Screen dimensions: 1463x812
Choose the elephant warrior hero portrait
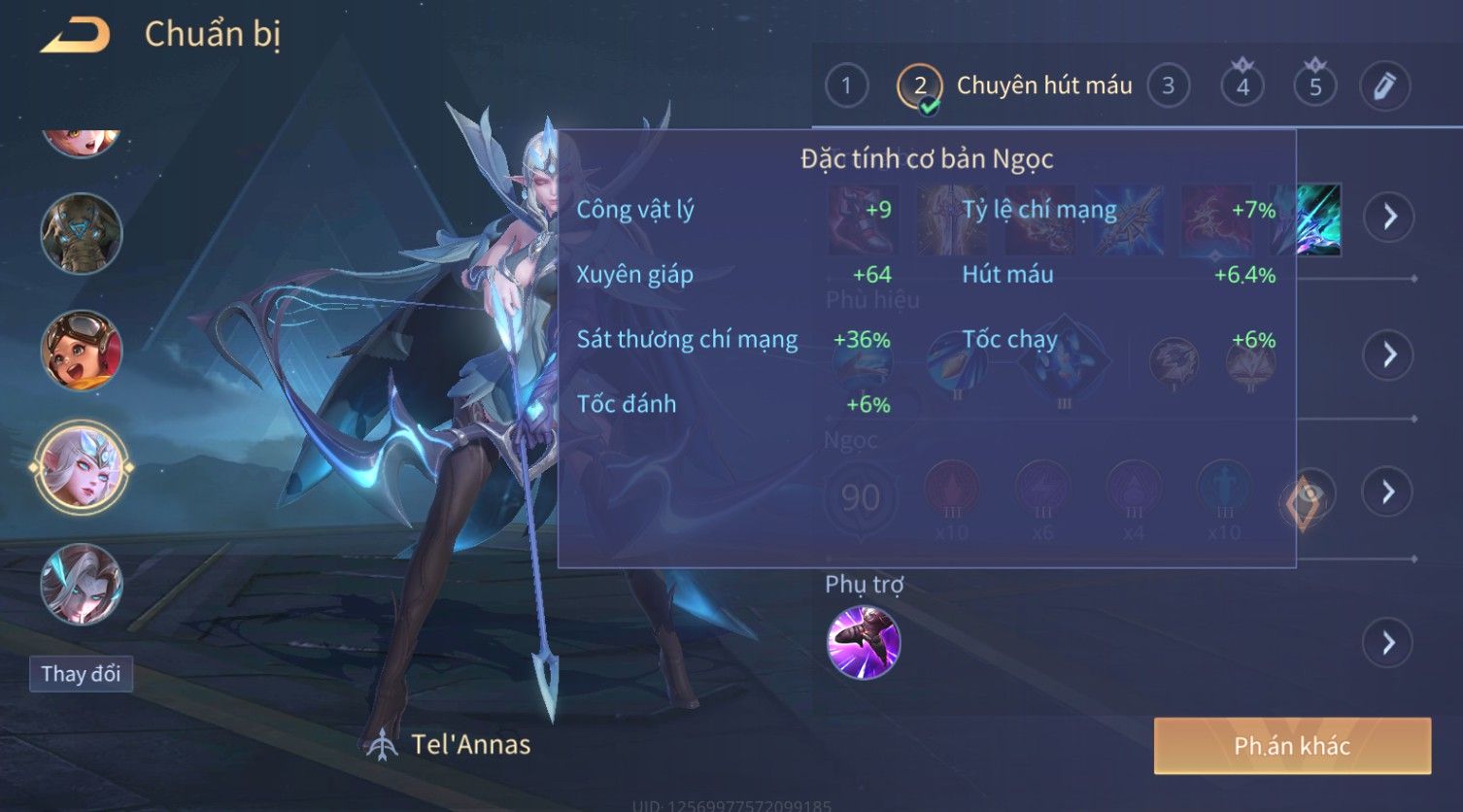[x=82, y=234]
